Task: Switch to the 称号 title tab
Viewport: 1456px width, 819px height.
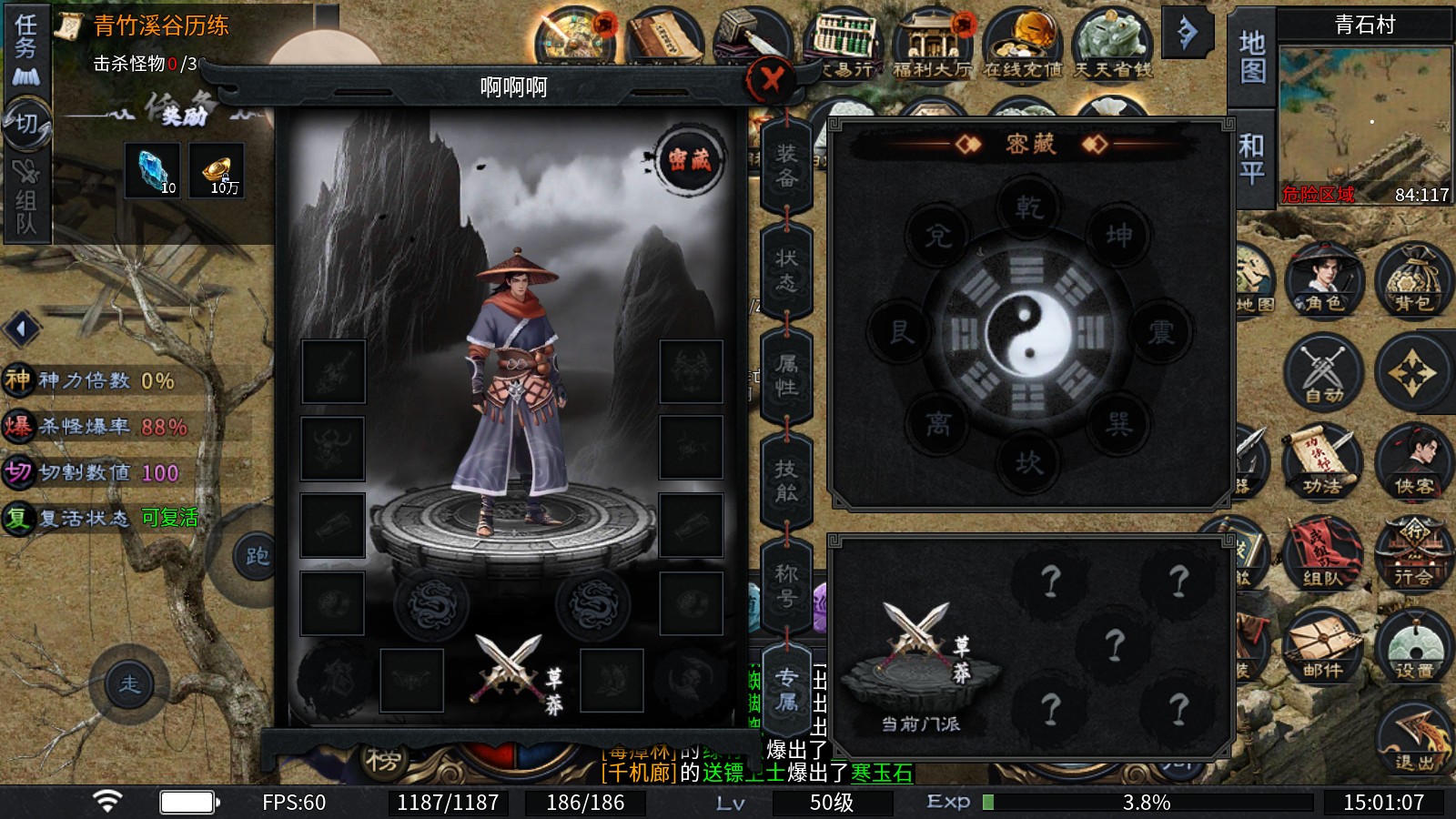Action: click(x=786, y=586)
